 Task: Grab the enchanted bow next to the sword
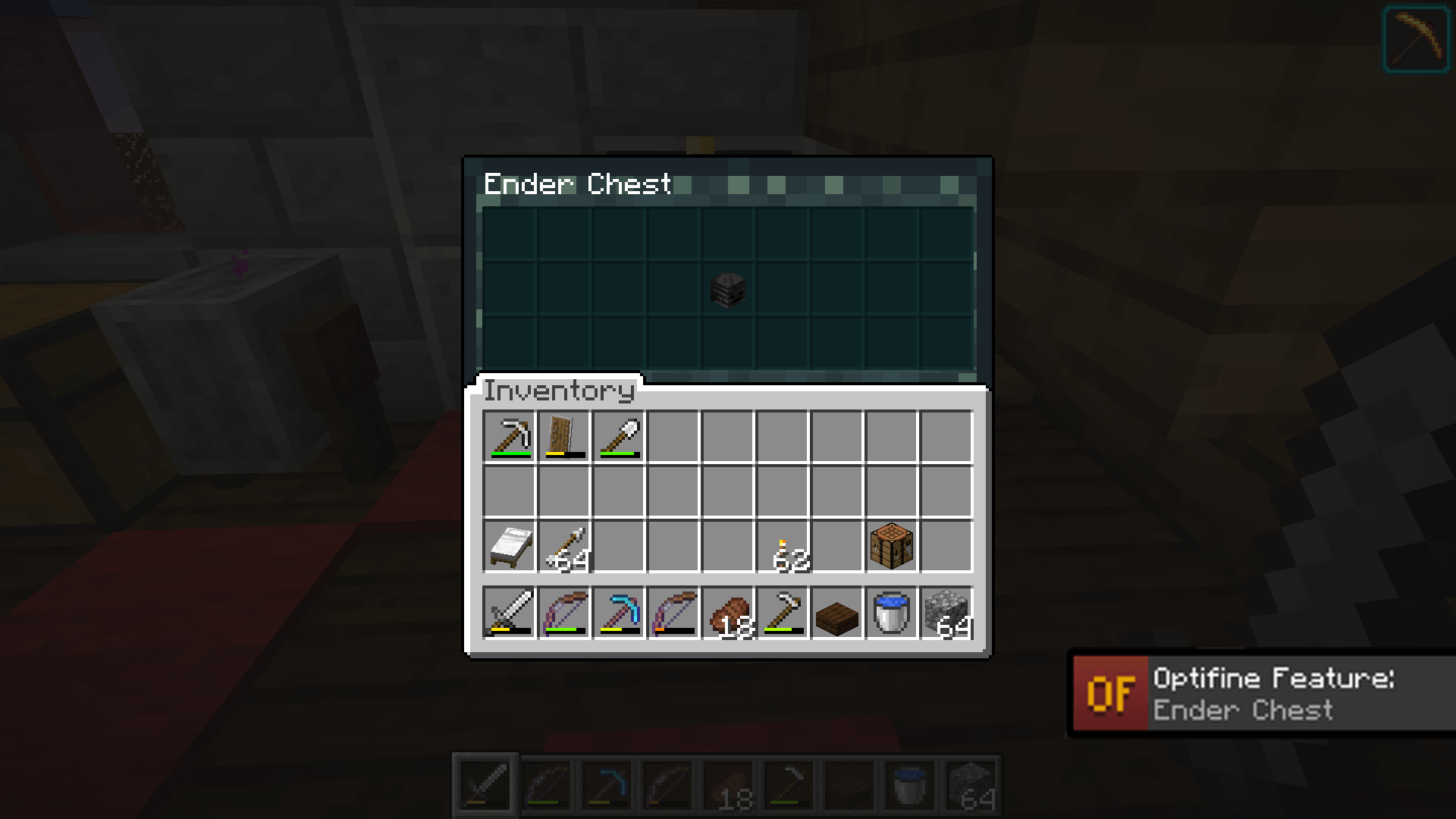564,613
